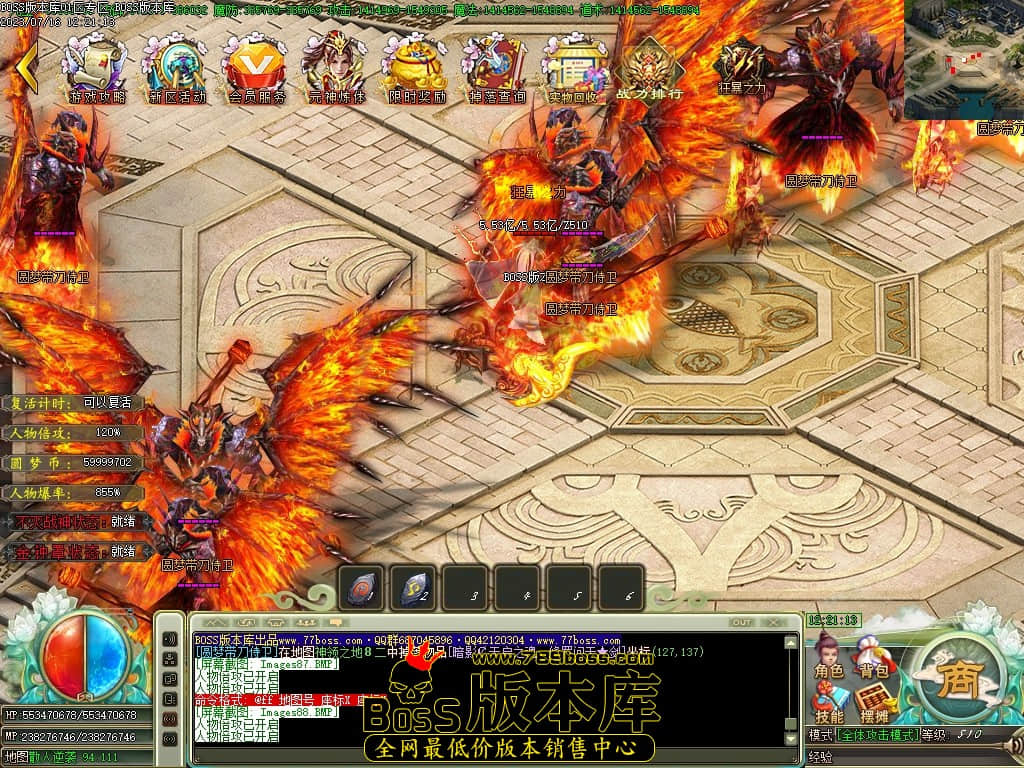Toggle the 全体攻击模式 attack mode
This screenshot has width=1024, height=768.
pyautogui.click(x=876, y=735)
